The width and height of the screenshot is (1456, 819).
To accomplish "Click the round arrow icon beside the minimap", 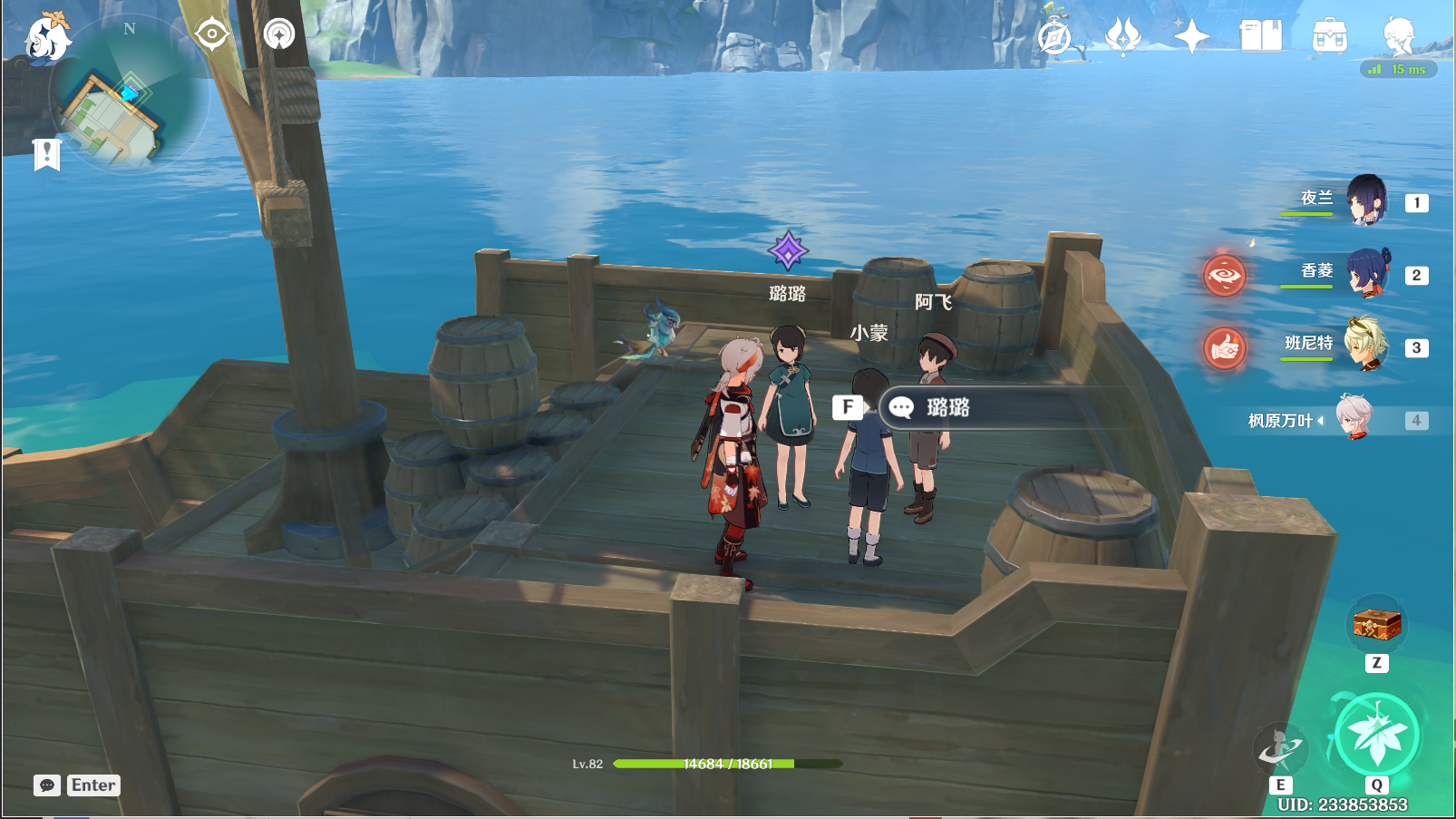I will [x=279, y=34].
